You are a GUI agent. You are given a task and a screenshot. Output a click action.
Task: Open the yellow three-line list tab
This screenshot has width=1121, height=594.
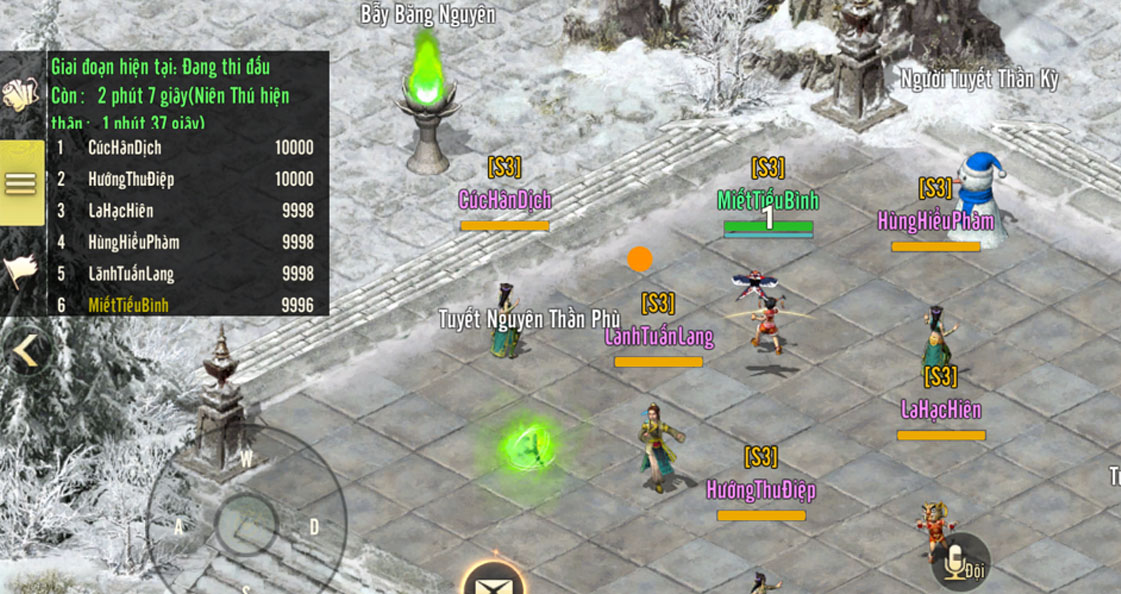pos(21,183)
